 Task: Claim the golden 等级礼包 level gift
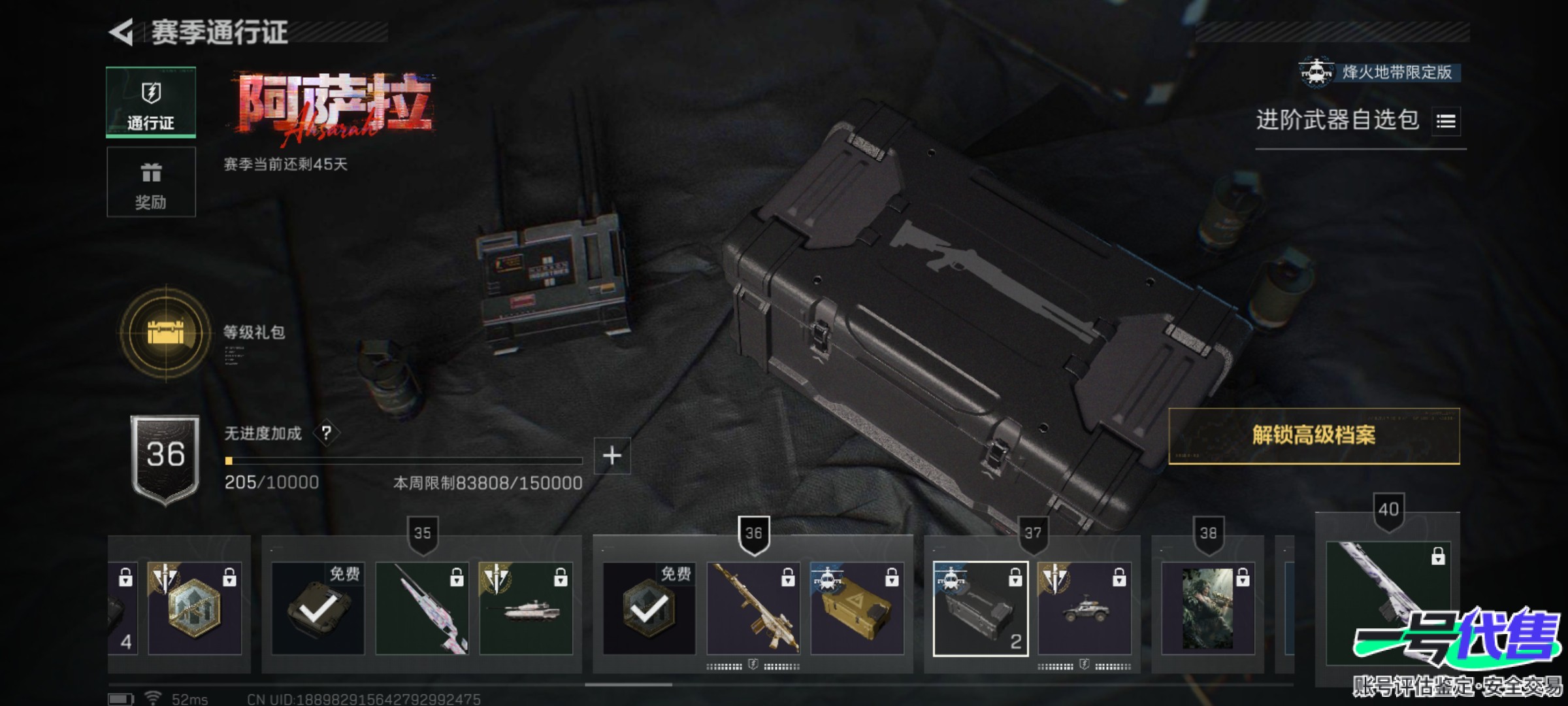166,333
